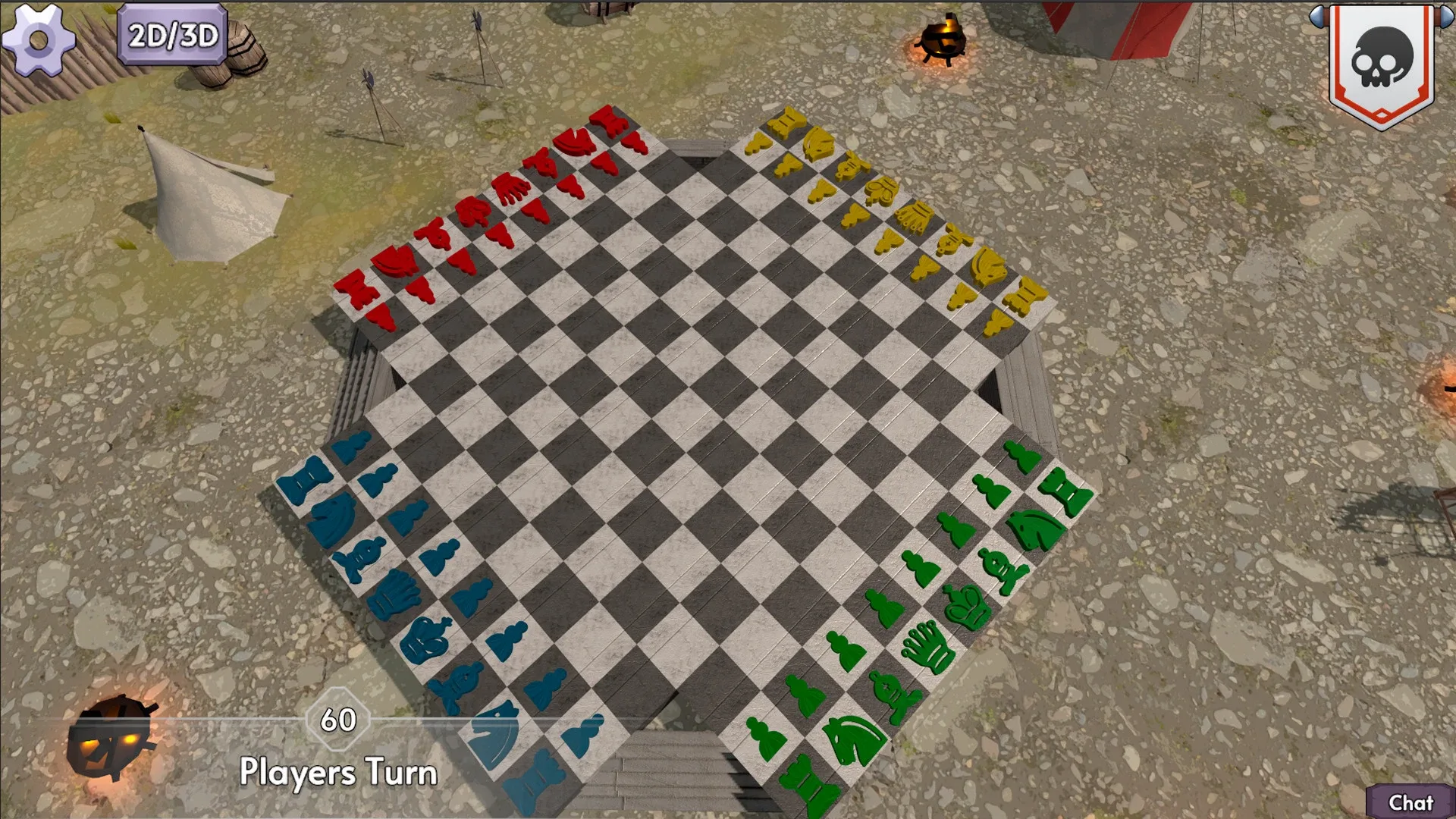Select the yellow queen piece
The height and width of the screenshot is (819, 1456).
(x=915, y=218)
